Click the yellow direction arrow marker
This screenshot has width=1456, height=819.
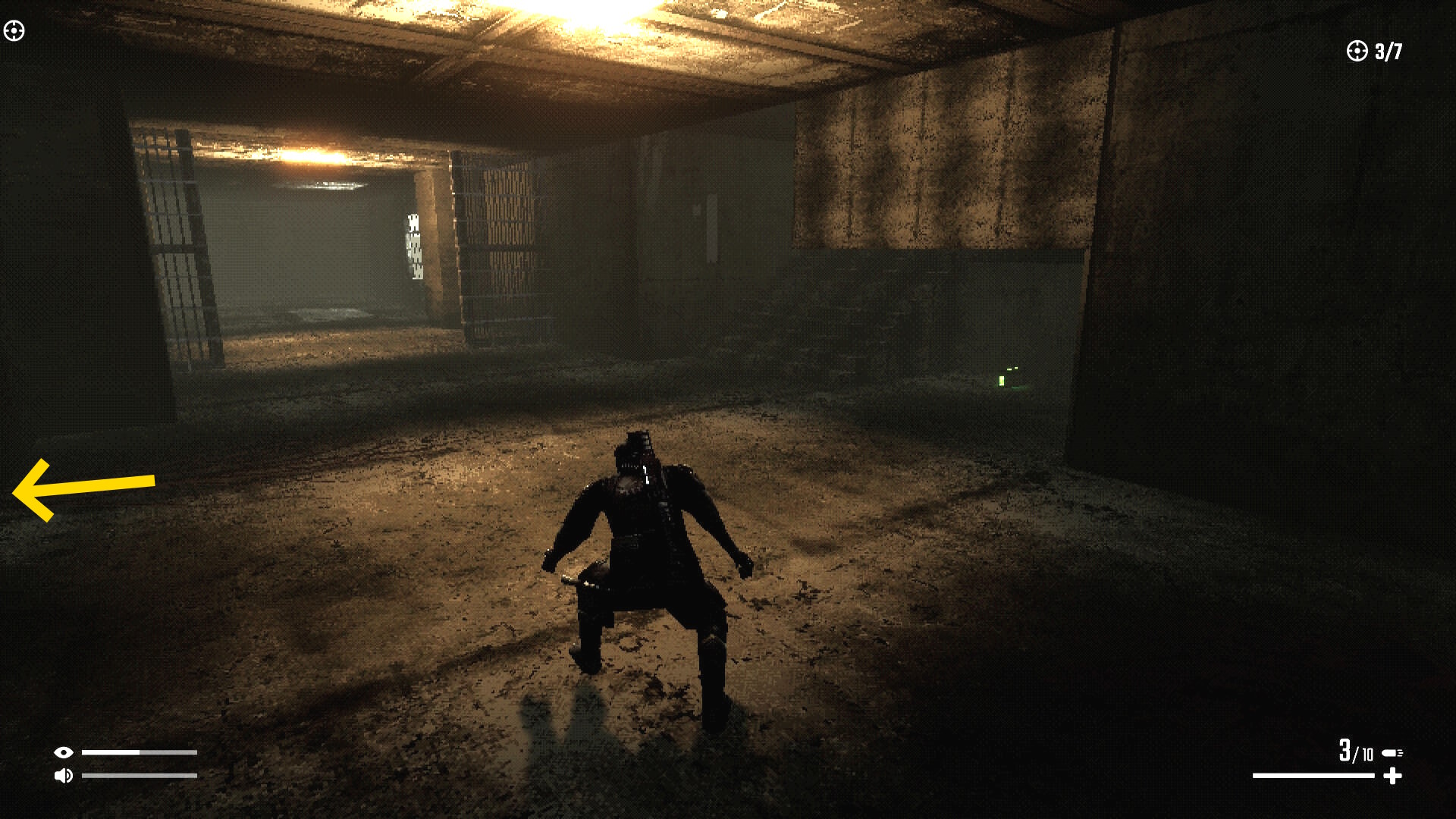(83, 489)
